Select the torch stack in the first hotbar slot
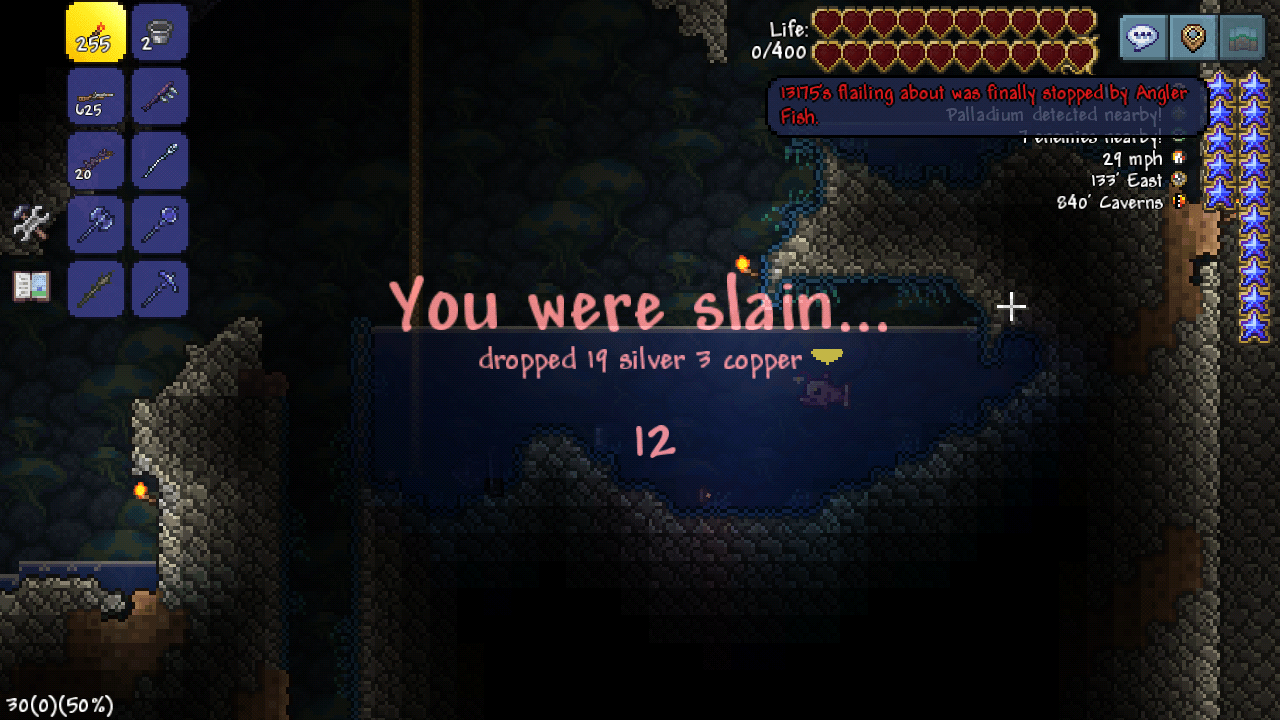1280x720 pixels. point(95,32)
